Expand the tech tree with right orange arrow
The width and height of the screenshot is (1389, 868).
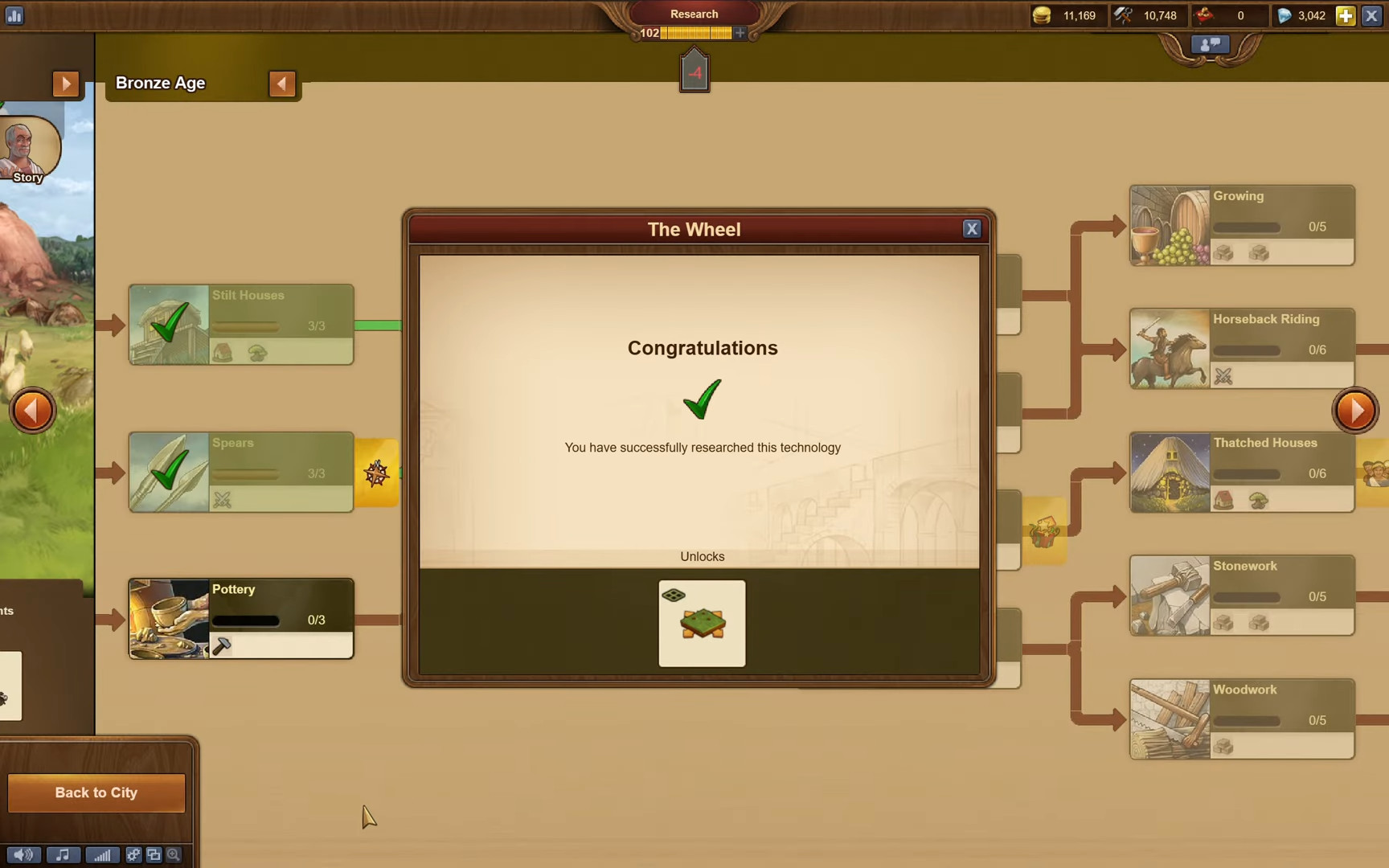pos(1355,410)
